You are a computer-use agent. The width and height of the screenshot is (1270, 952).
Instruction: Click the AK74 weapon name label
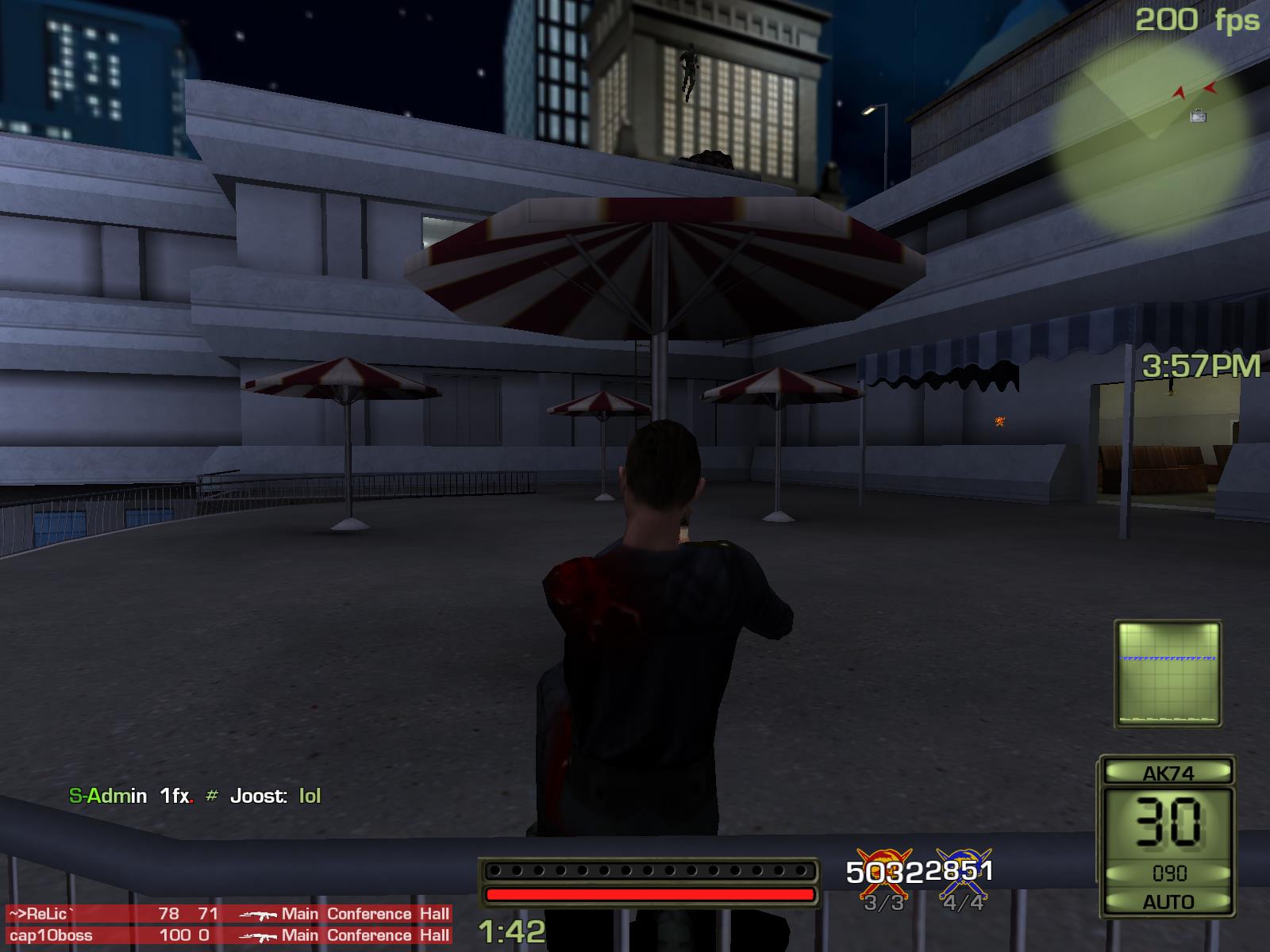[1168, 773]
